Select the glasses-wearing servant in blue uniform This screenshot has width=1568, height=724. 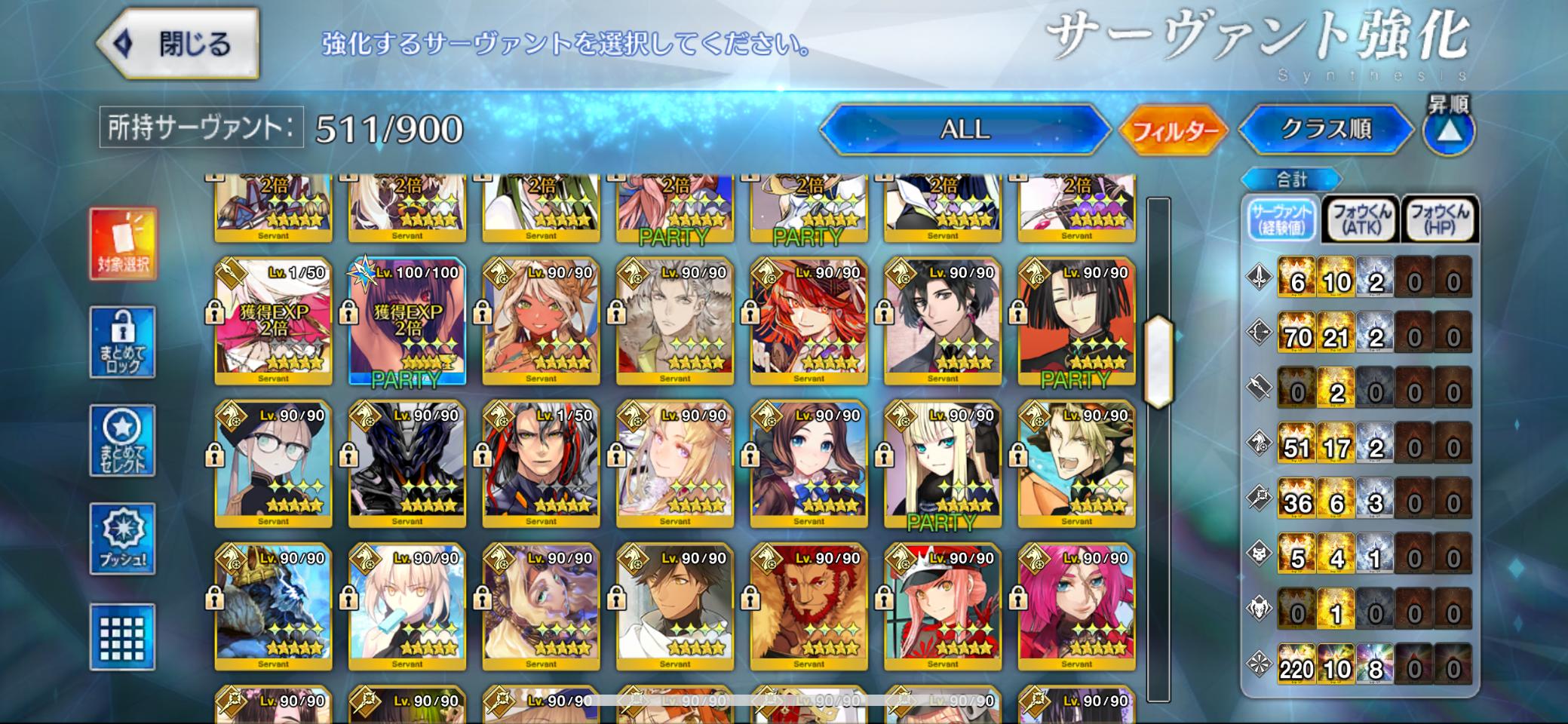(x=273, y=465)
